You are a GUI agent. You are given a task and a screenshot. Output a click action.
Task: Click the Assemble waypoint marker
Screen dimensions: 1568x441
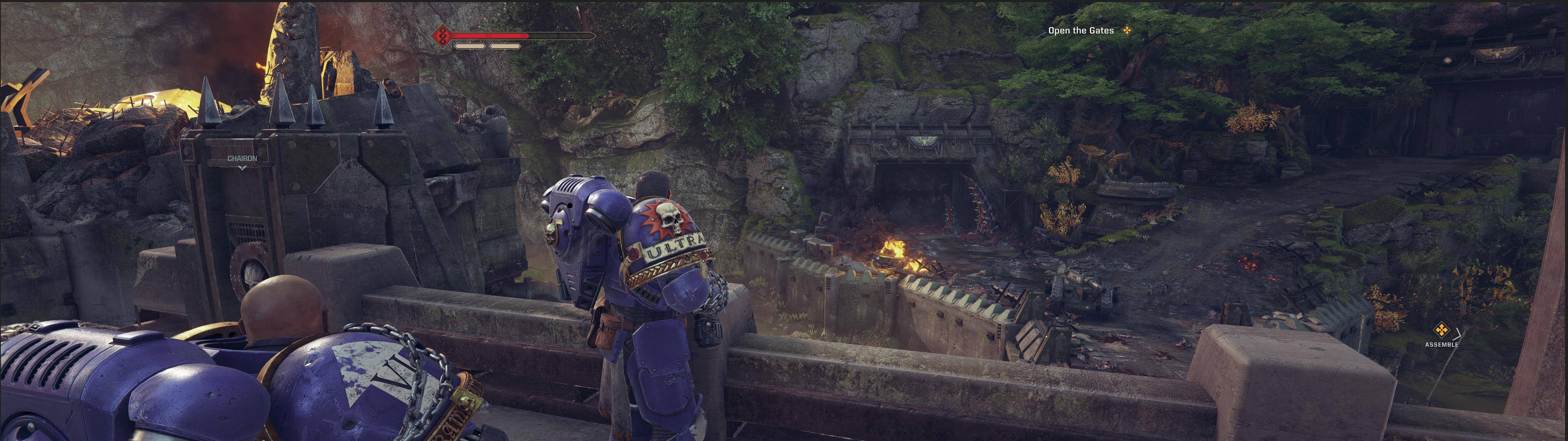click(x=1441, y=330)
